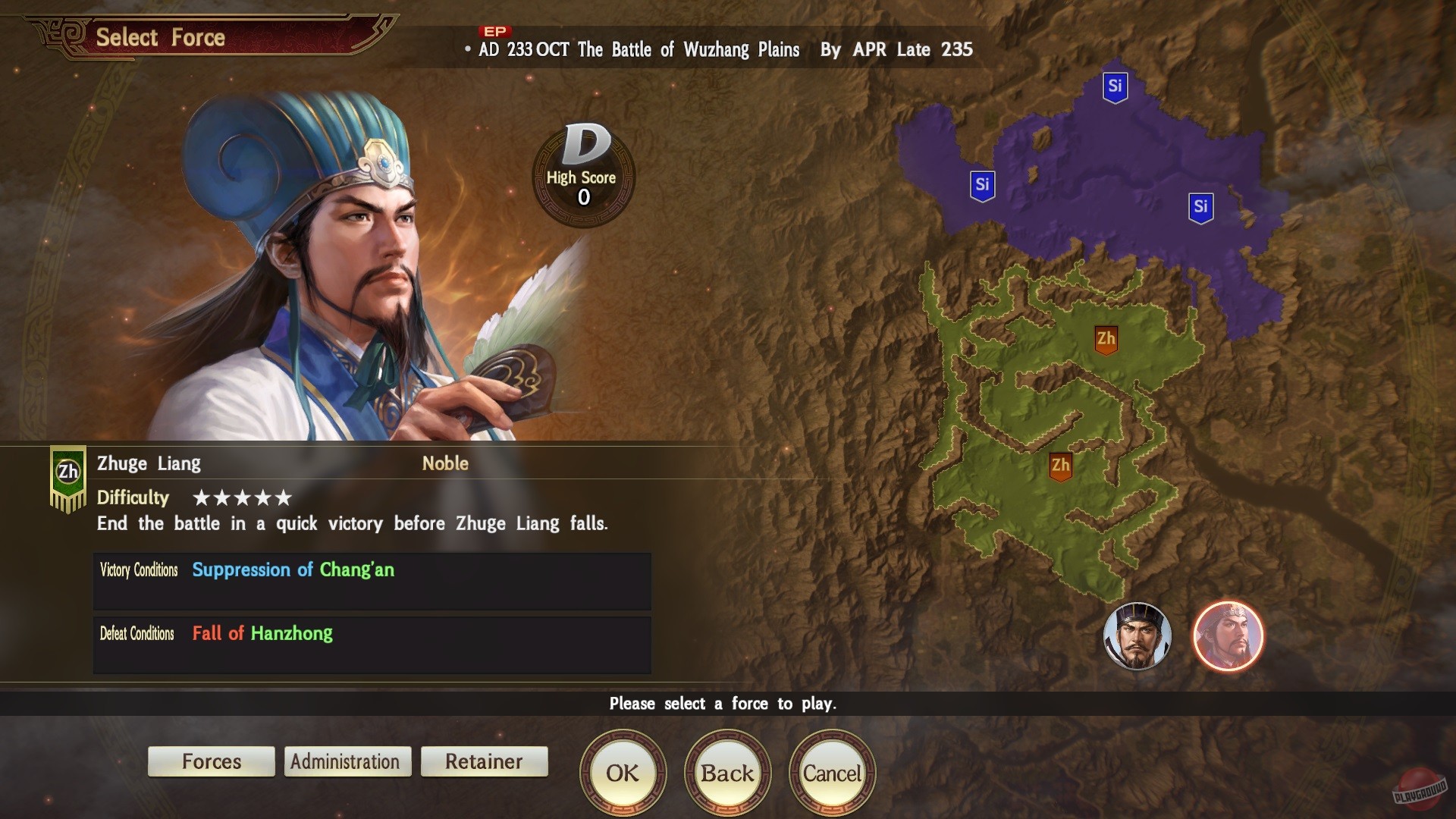This screenshot has height=819, width=1456.
Task: Click the western Si banner on the map
Action: (x=982, y=184)
